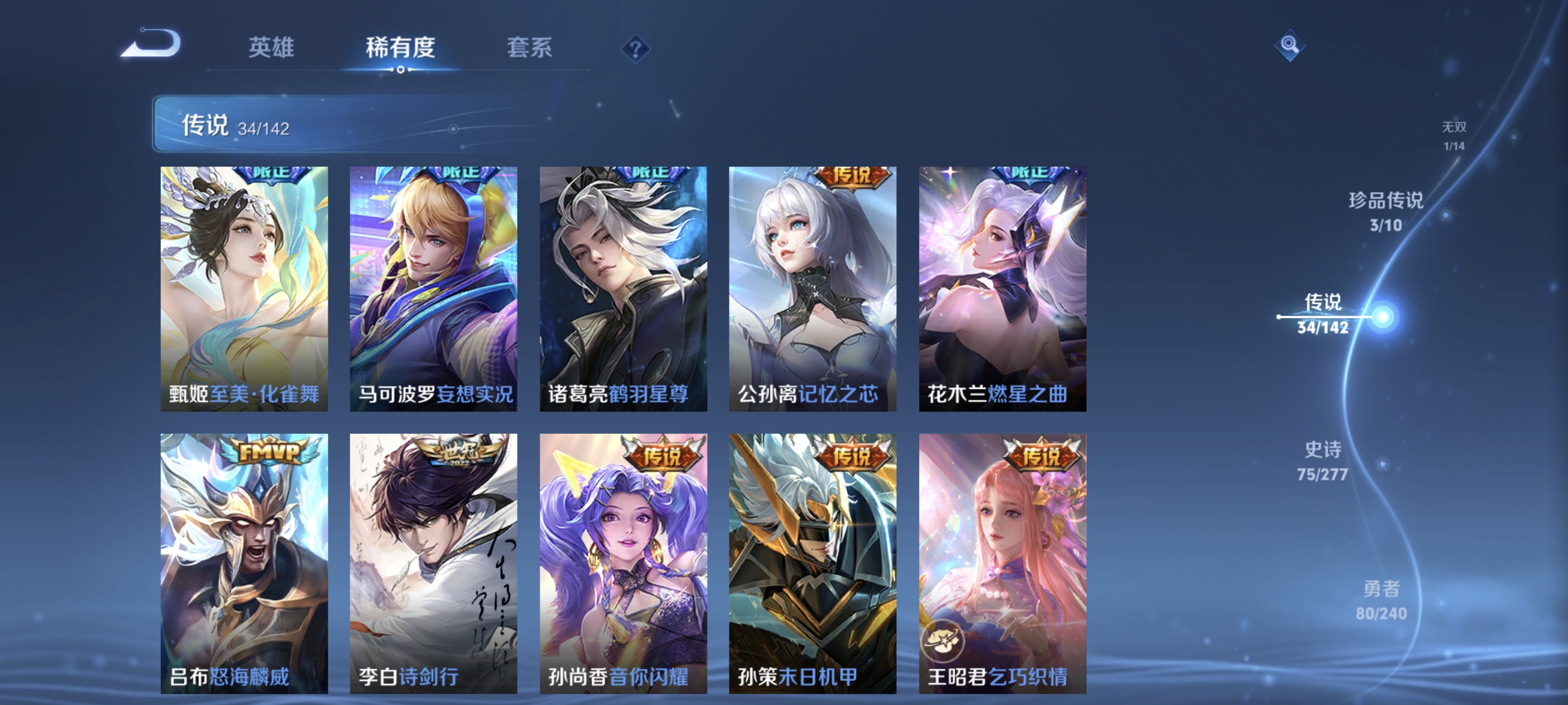Open the search magnifier icon

[x=1291, y=45]
